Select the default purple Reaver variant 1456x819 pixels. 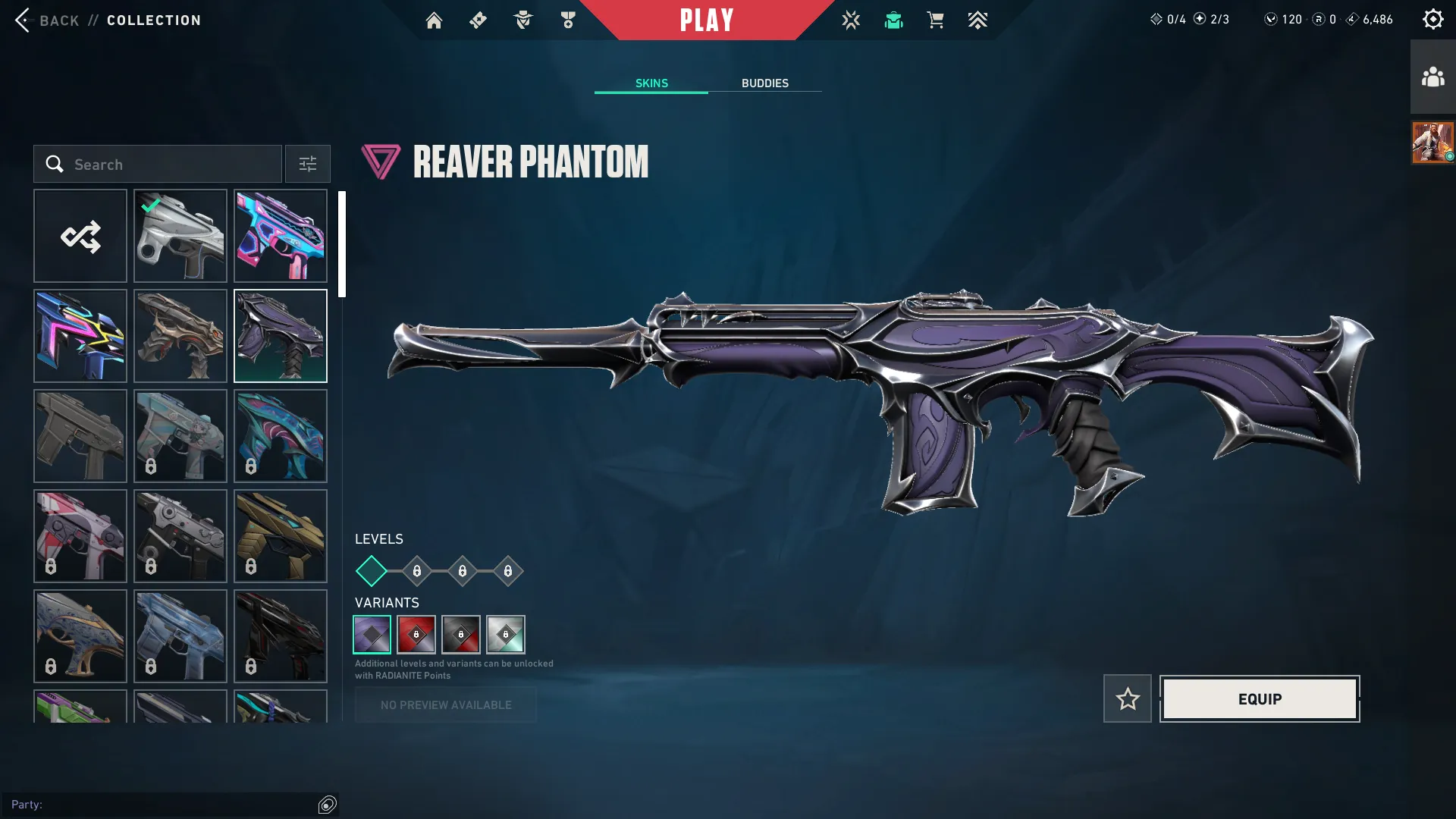click(x=371, y=635)
